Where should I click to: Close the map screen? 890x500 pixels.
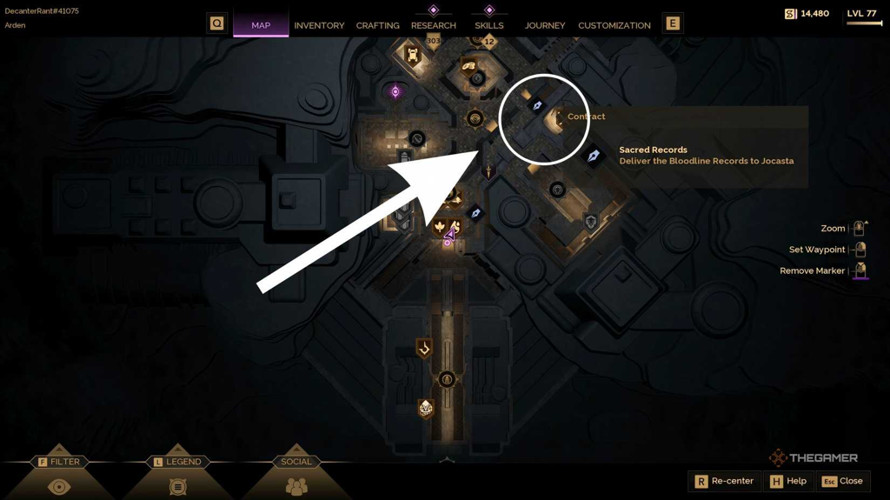point(842,481)
